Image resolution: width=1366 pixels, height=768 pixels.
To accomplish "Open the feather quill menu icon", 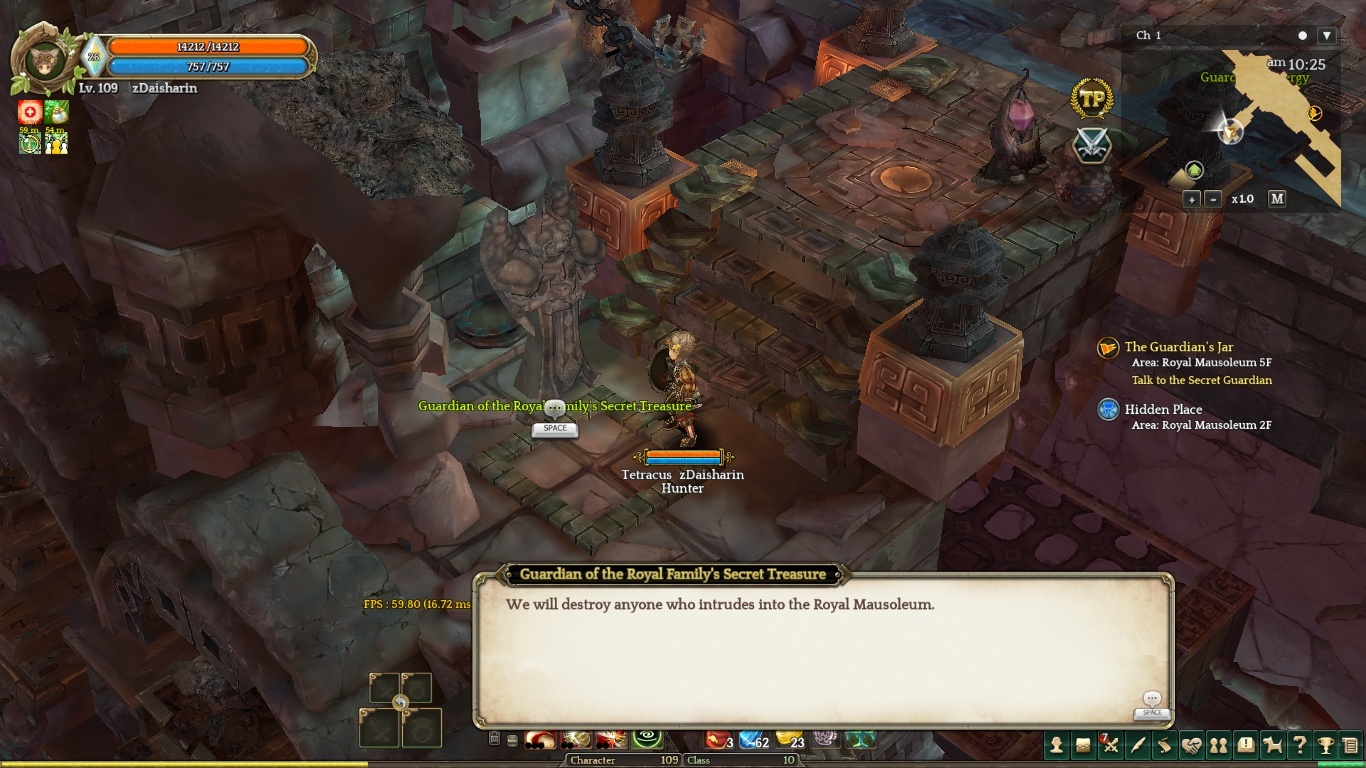I will point(1137,745).
